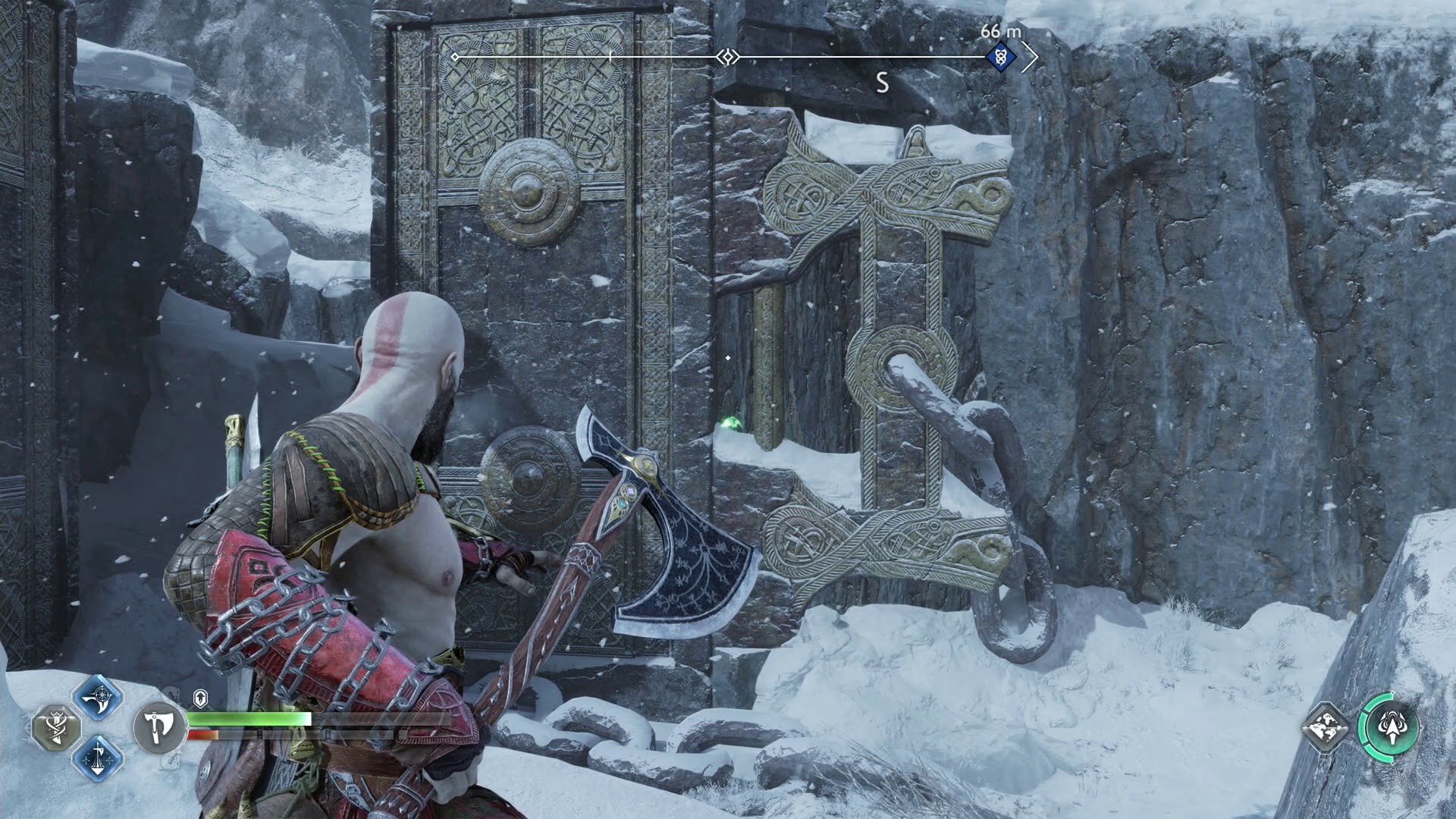Image resolution: width=1456 pixels, height=819 pixels.
Task: Click the small shield-arrow buff icon
Action: click(x=200, y=698)
